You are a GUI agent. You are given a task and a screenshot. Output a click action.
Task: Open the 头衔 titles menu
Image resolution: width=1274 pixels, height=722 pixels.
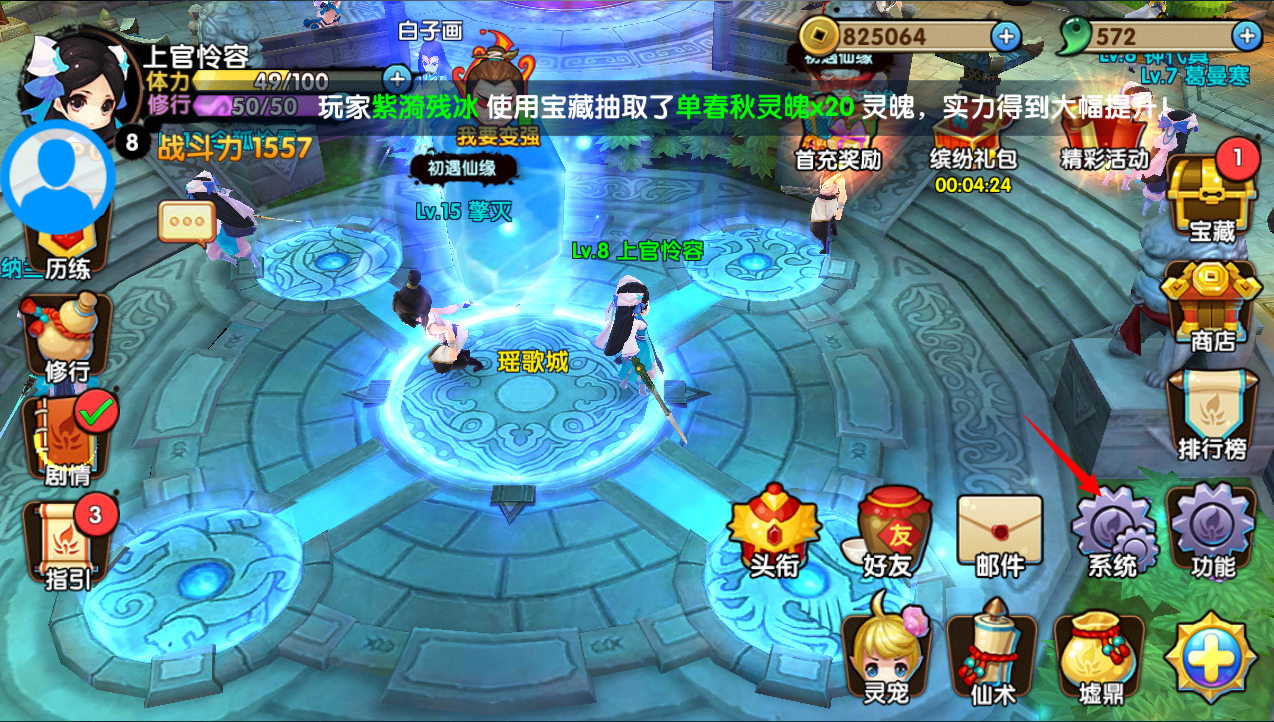(774, 533)
